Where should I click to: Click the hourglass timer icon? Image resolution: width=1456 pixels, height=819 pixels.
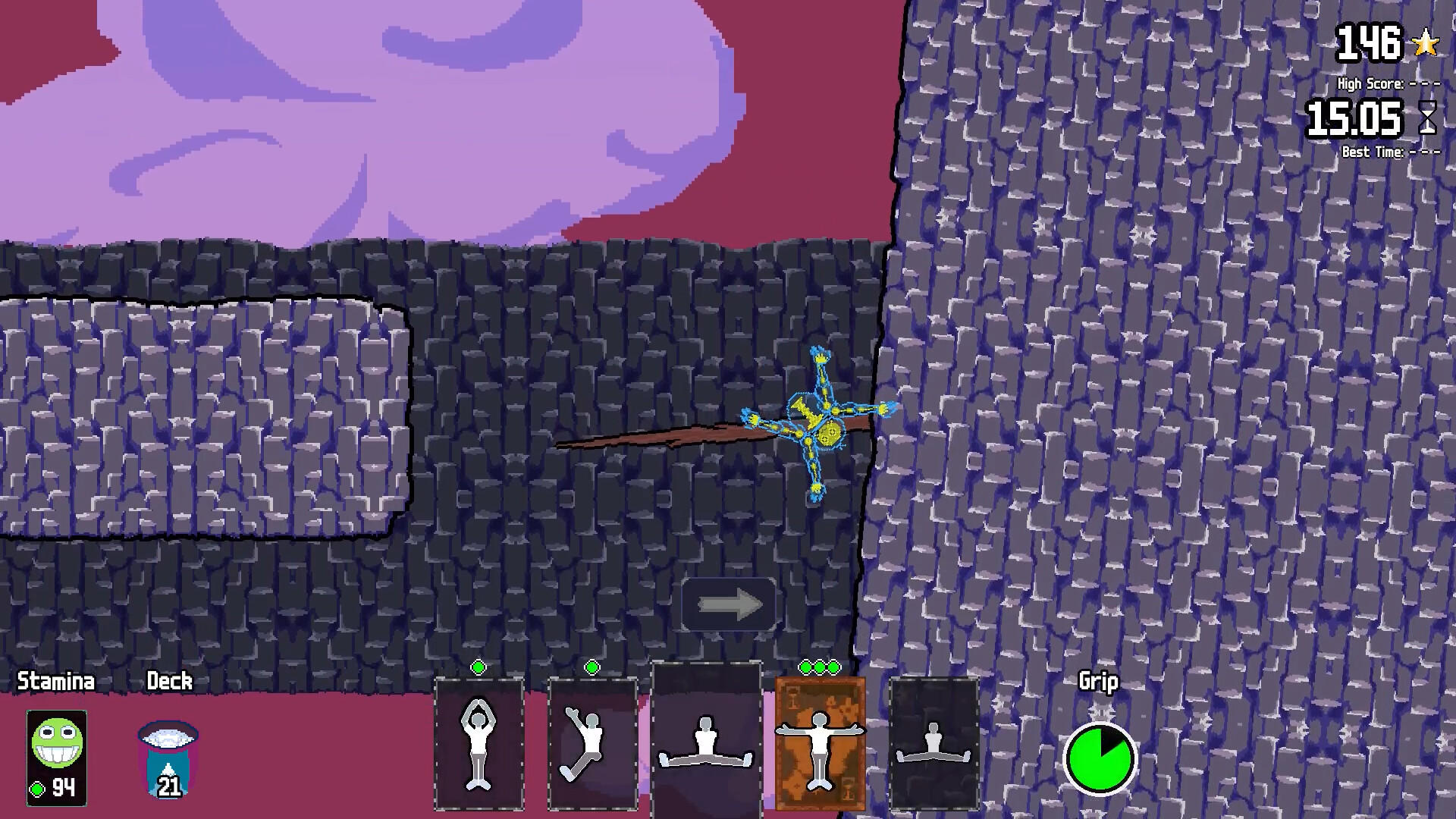[1429, 119]
